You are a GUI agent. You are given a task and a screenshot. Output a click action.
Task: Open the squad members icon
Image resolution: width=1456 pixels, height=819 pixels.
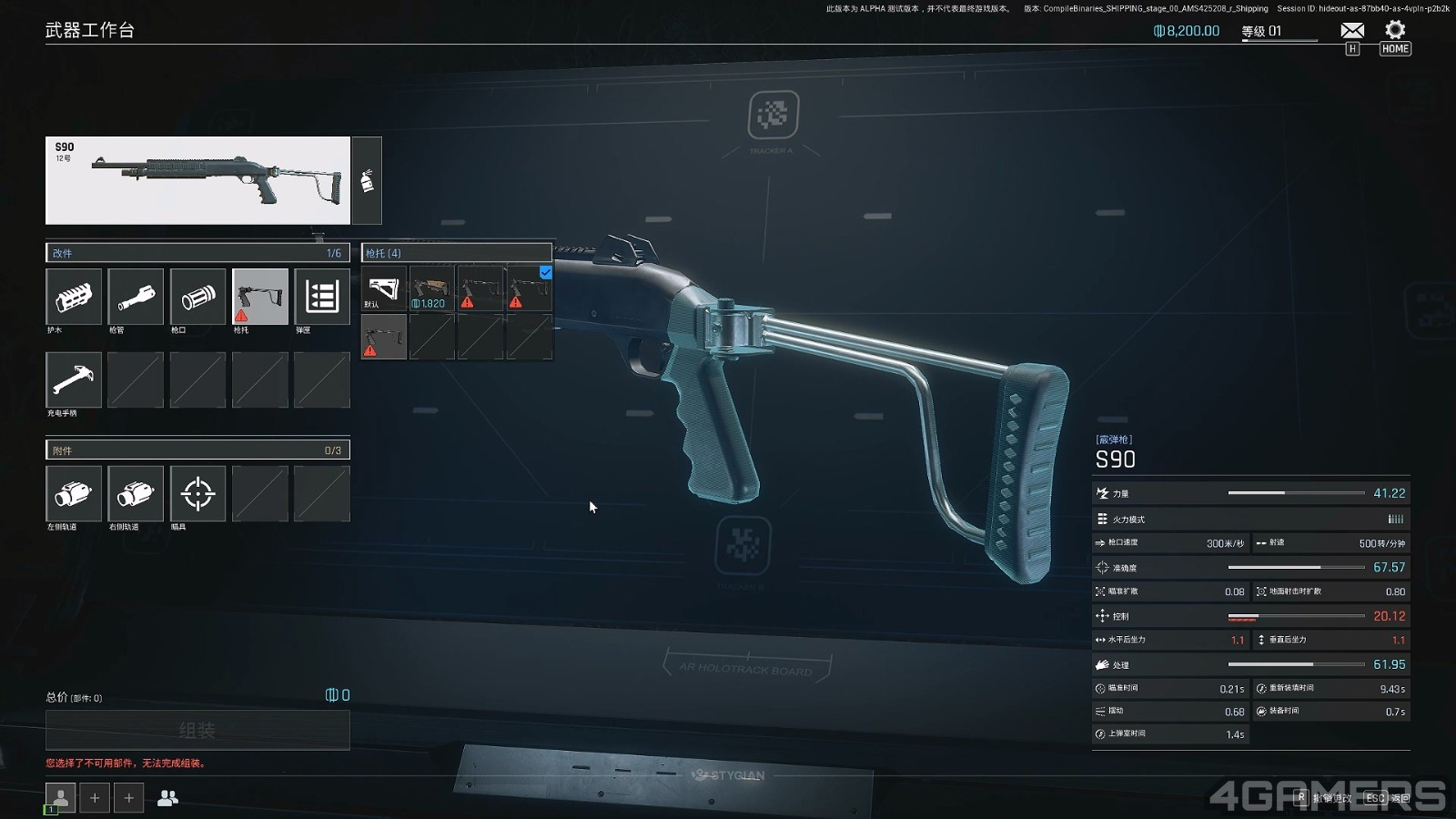(167, 798)
